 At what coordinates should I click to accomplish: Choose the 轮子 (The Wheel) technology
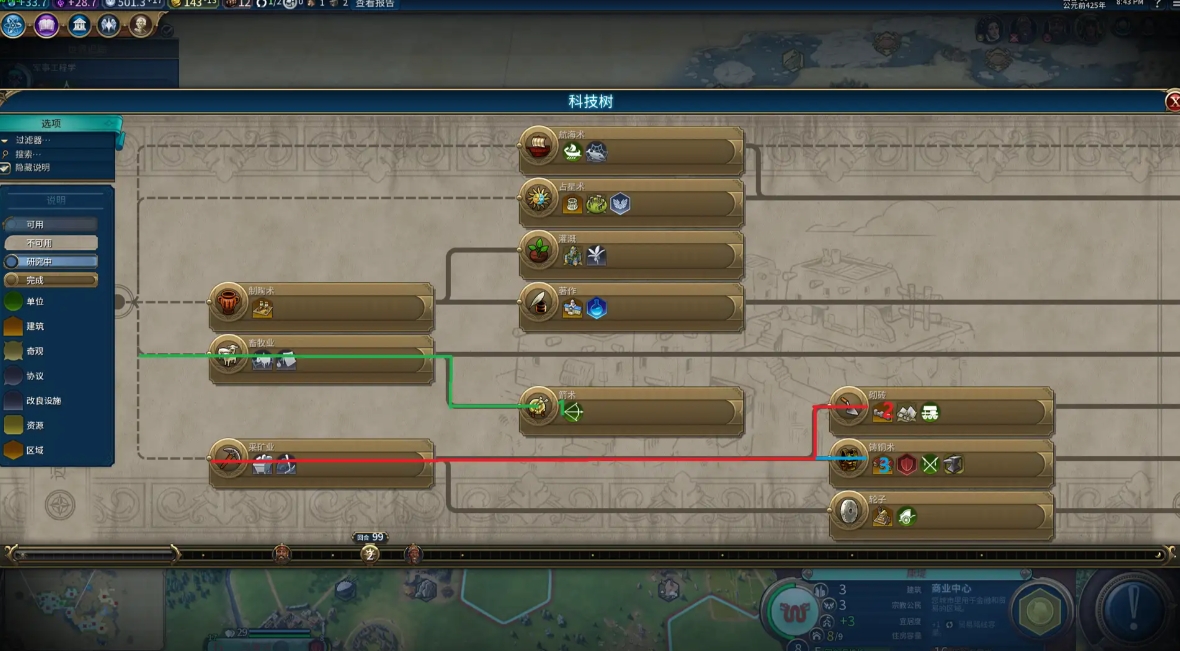pyautogui.click(x=941, y=515)
